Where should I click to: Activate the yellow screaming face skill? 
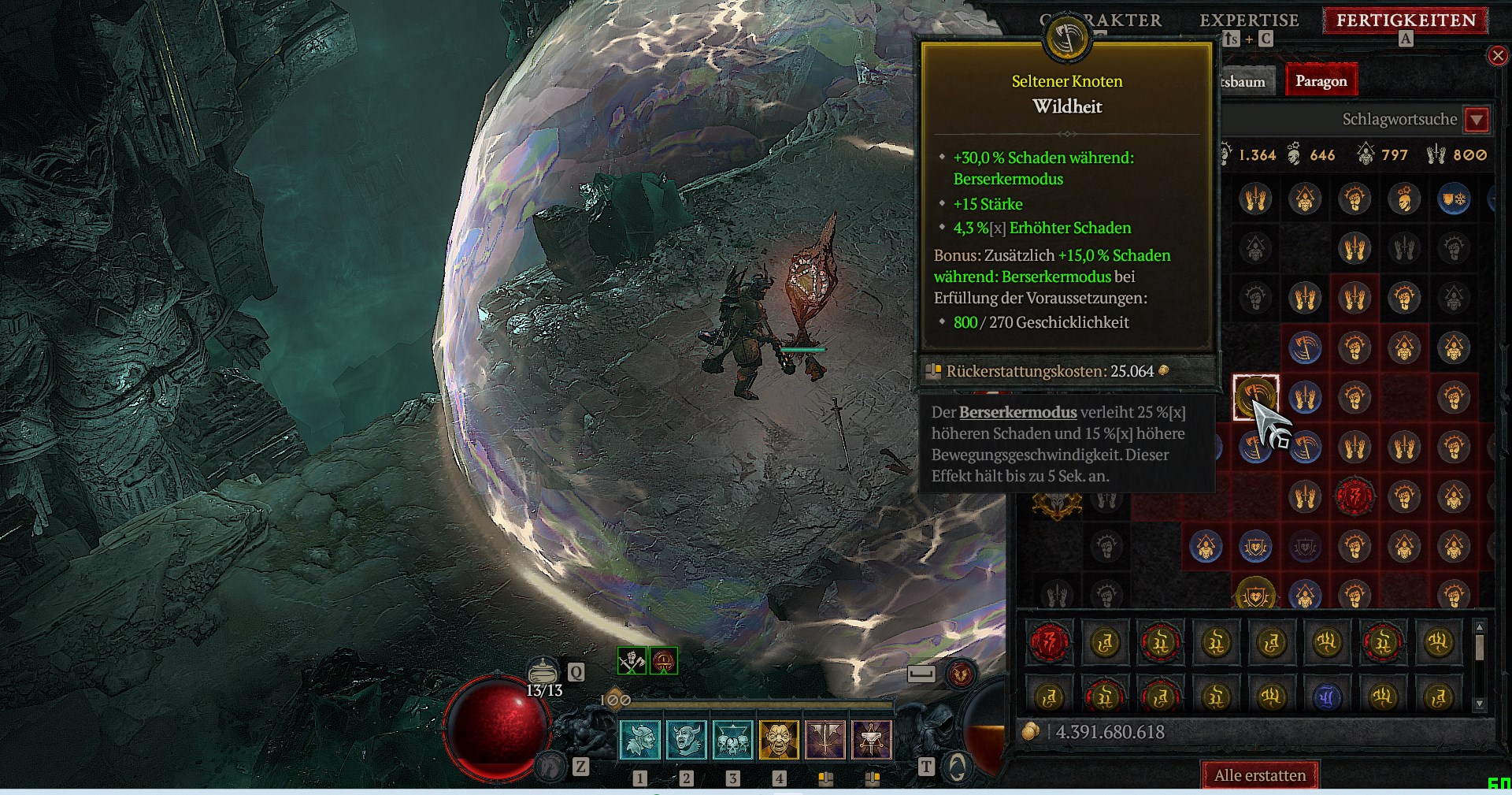click(778, 740)
